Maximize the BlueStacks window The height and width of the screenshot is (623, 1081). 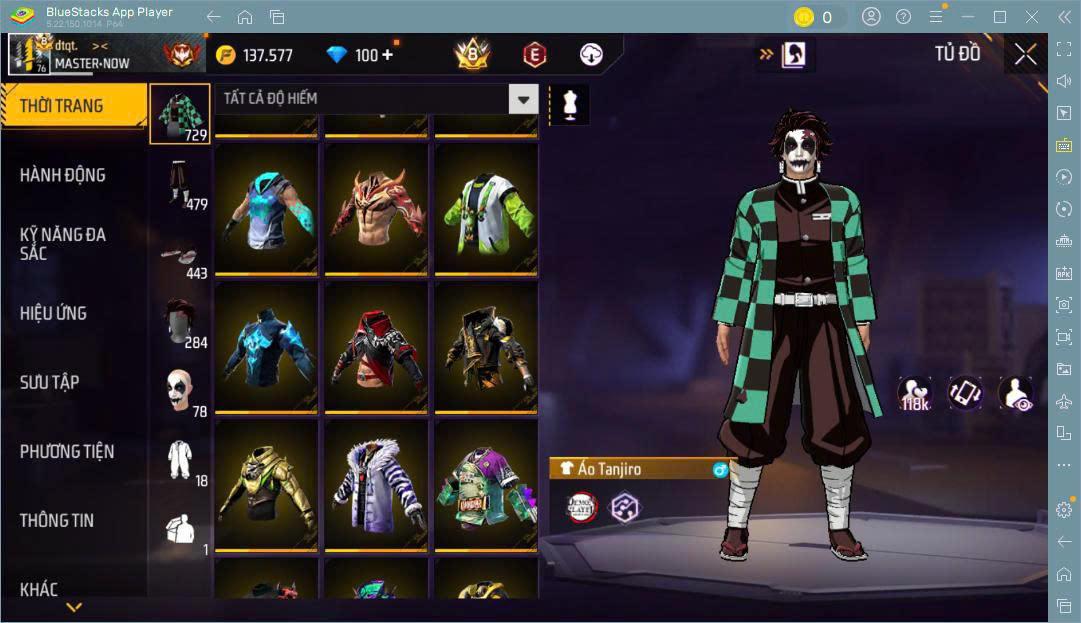[999, 17]
